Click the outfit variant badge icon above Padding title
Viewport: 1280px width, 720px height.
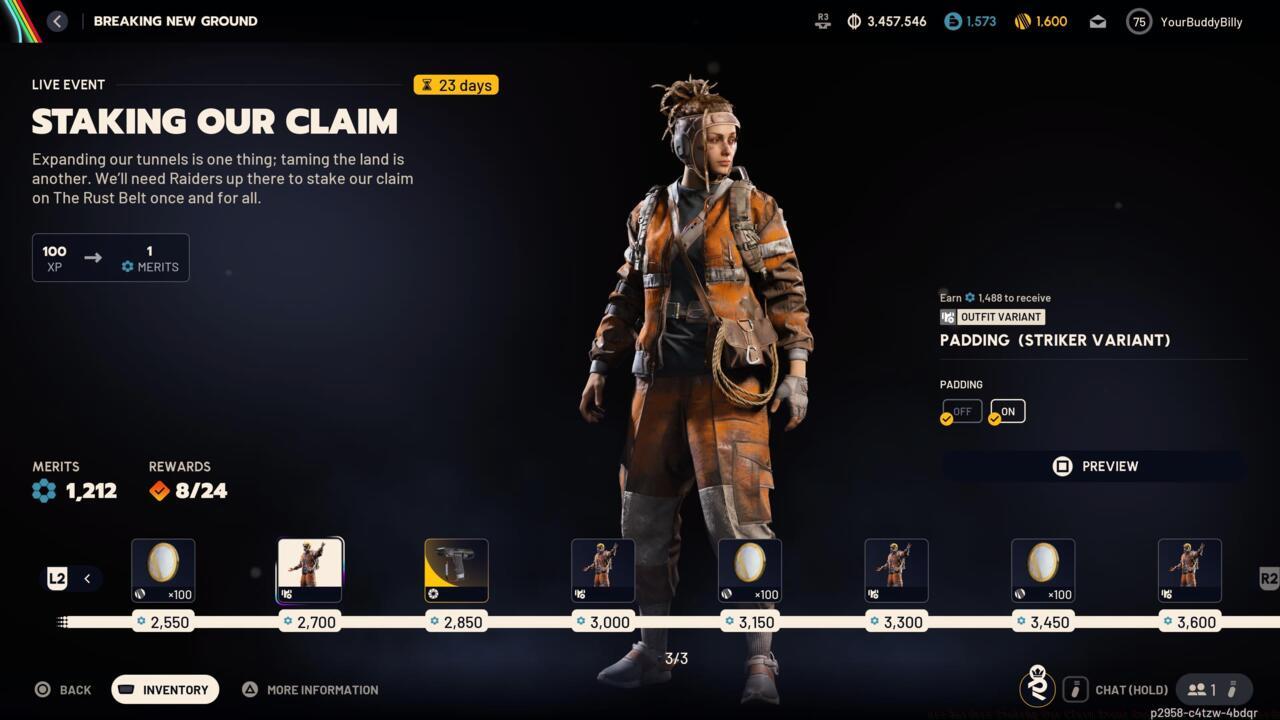coord(947,317)
